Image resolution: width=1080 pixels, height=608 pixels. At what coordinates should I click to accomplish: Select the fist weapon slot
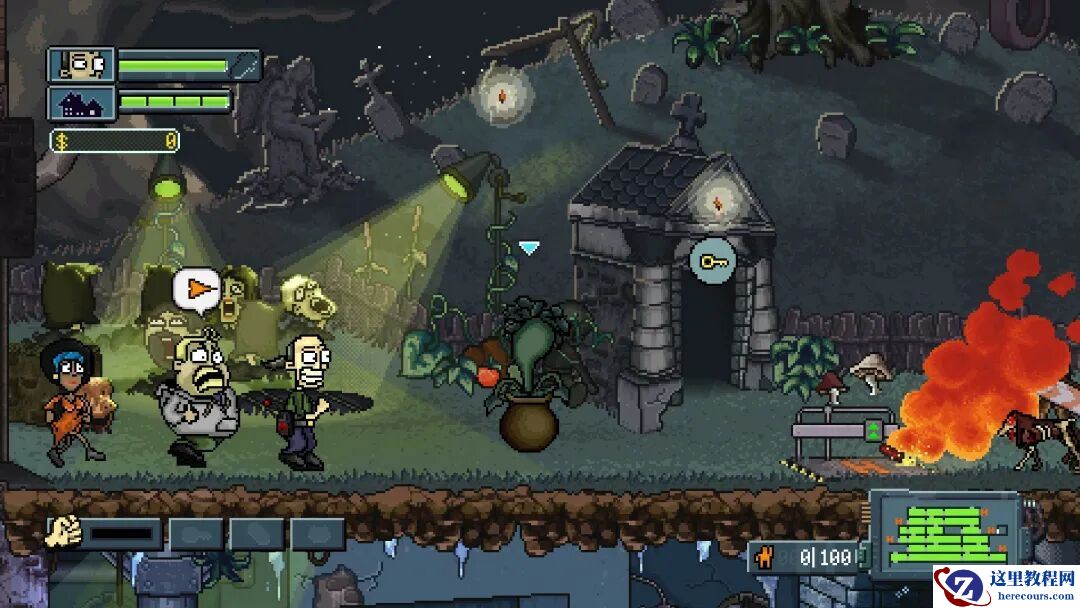point(64,532)
